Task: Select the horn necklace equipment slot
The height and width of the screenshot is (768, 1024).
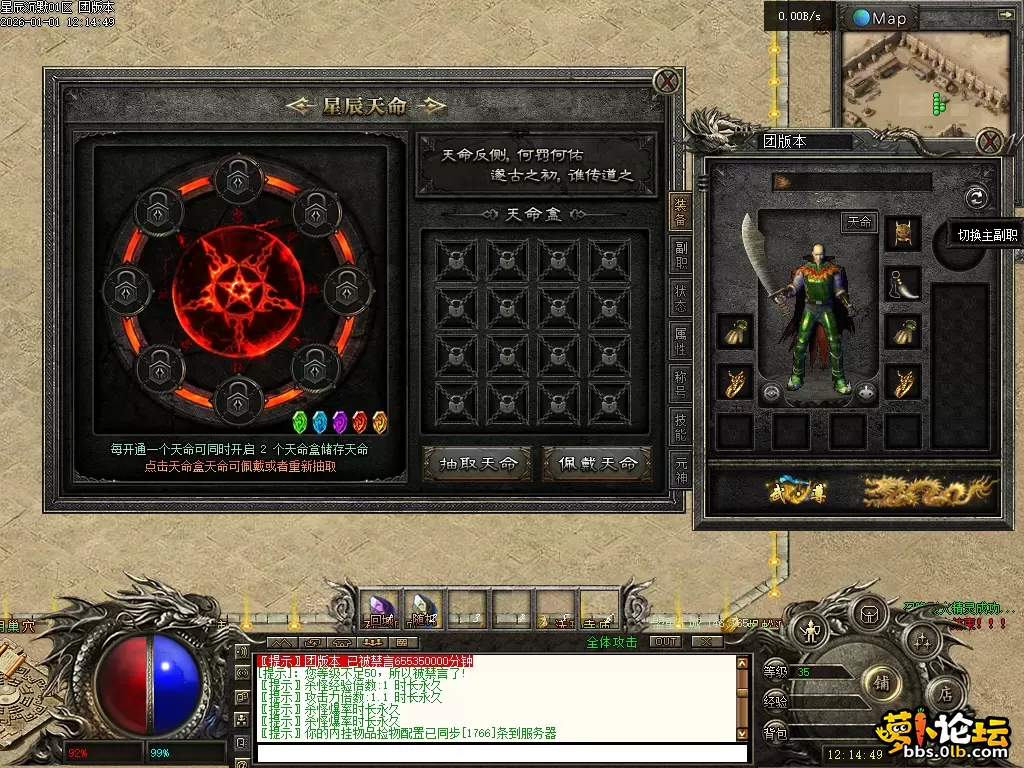Action: click(903, 283)
